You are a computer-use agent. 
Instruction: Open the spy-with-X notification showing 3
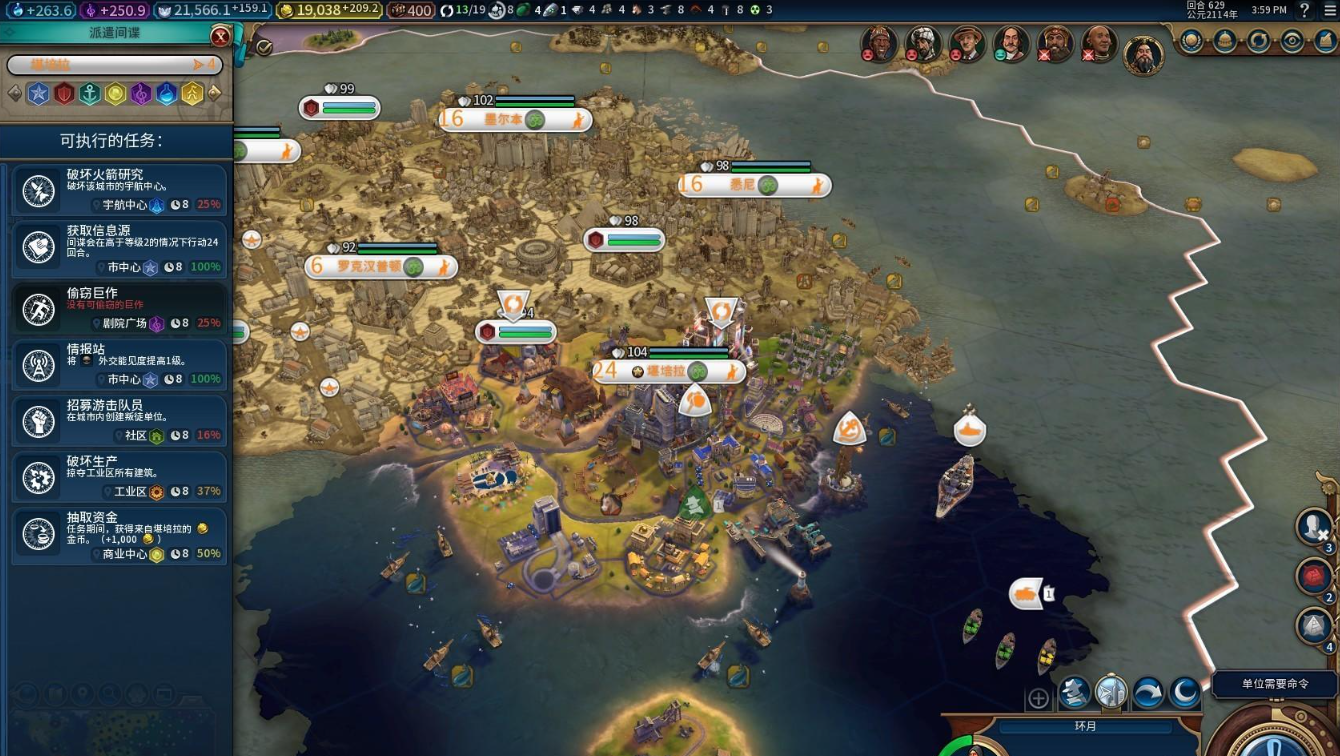click(x=1314, y=526)
